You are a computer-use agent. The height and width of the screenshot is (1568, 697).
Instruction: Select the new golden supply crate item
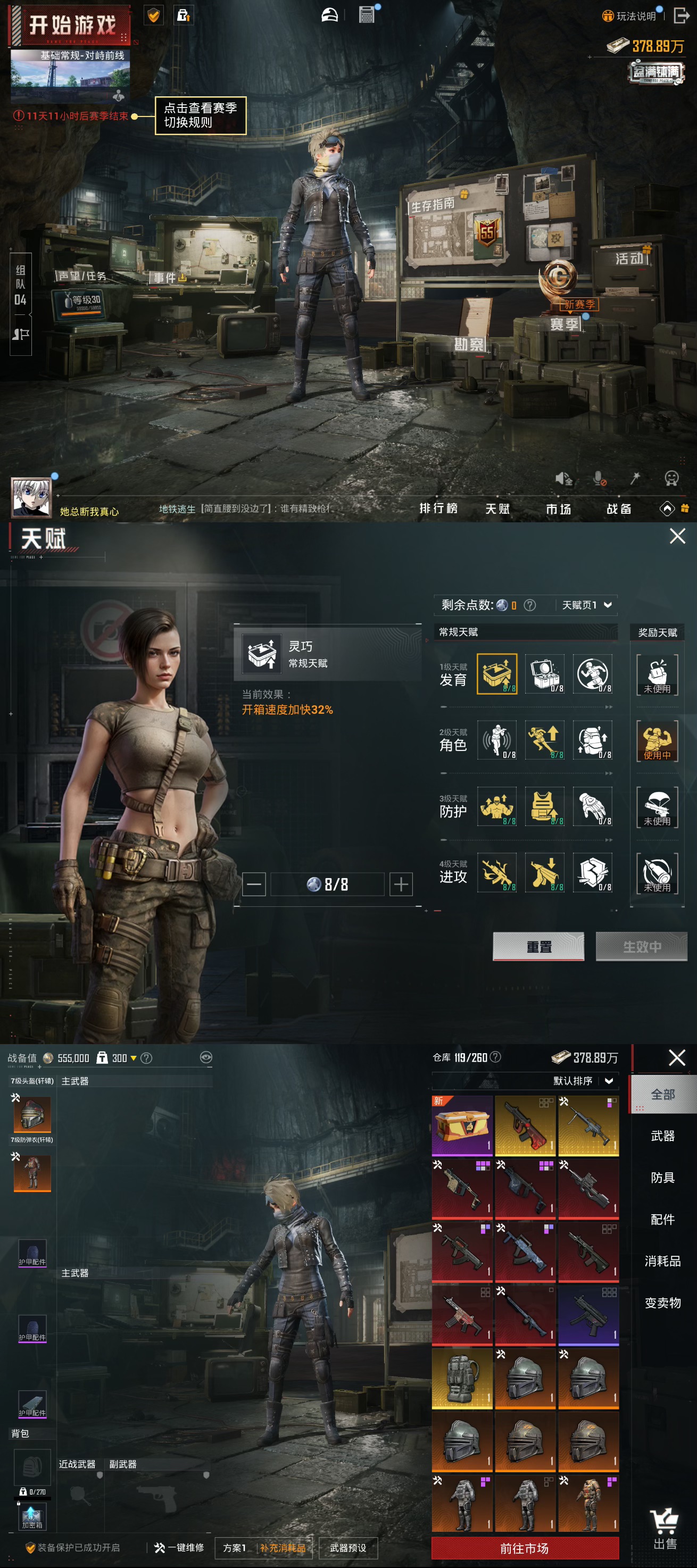pyautogui.click(x=462, y=1125)
